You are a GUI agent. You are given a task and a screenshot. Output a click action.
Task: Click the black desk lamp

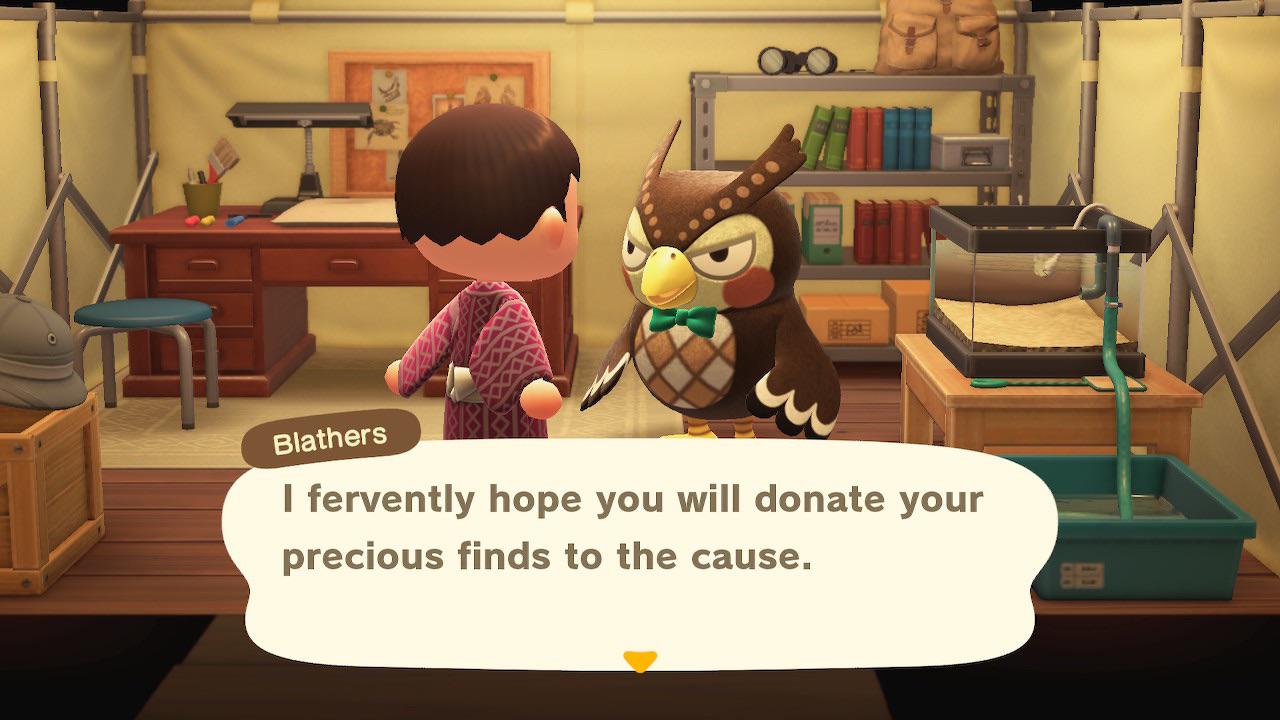coord(300,117)
